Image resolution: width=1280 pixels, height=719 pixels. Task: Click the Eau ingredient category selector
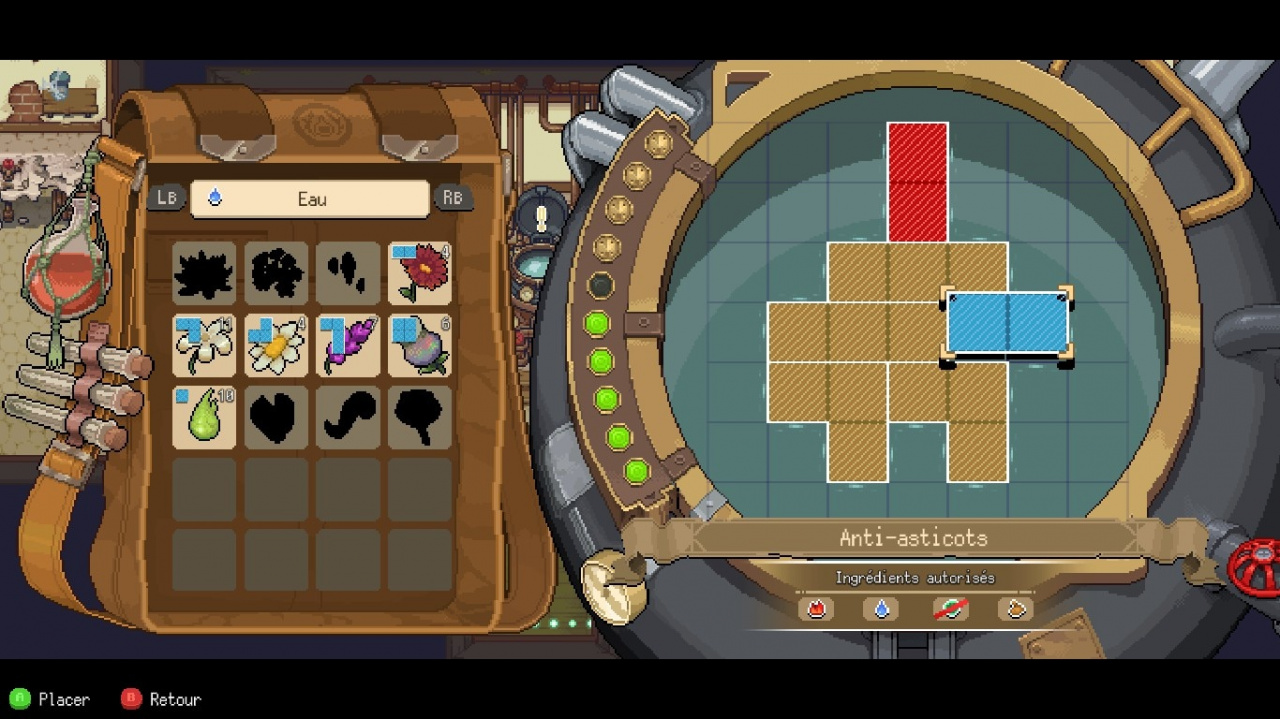(310, 199)
